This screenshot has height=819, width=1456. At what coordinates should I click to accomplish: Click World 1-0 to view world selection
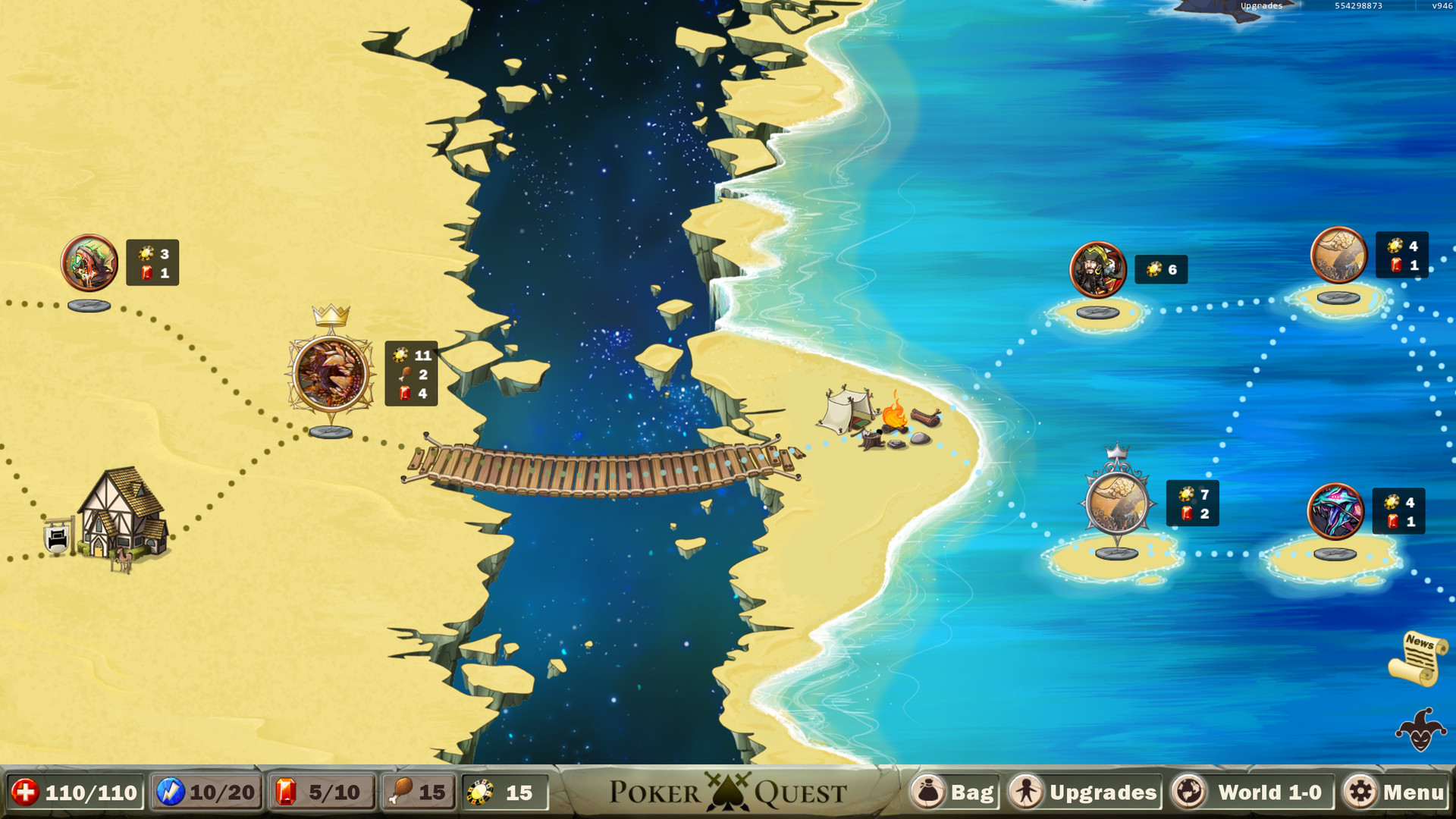1249,793
